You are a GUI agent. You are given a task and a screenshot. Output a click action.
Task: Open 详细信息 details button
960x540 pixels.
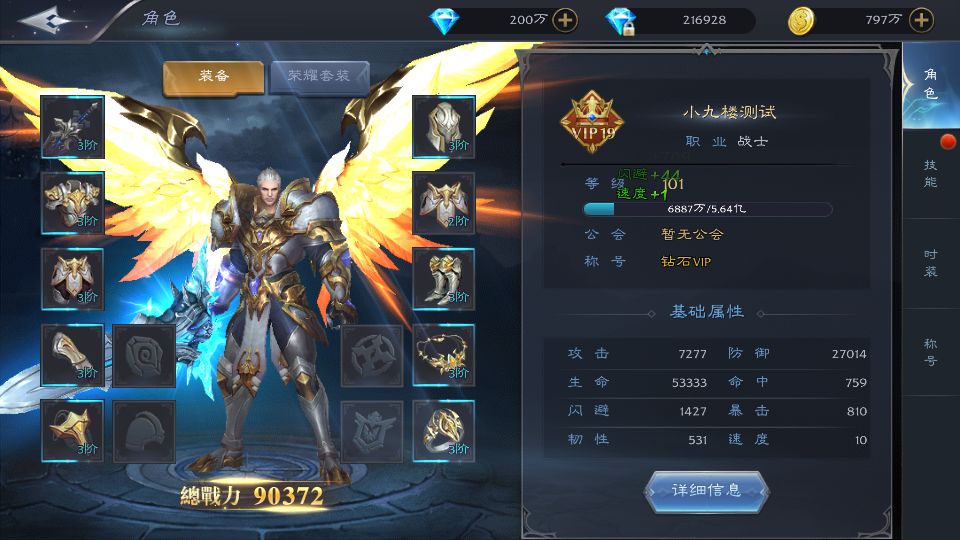tap(707, 490)
